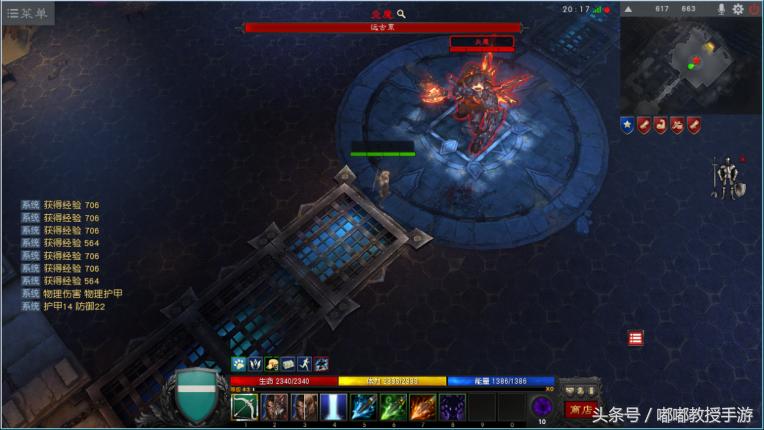
Task: Select the blue star shield badge
Action: [627, 125]
